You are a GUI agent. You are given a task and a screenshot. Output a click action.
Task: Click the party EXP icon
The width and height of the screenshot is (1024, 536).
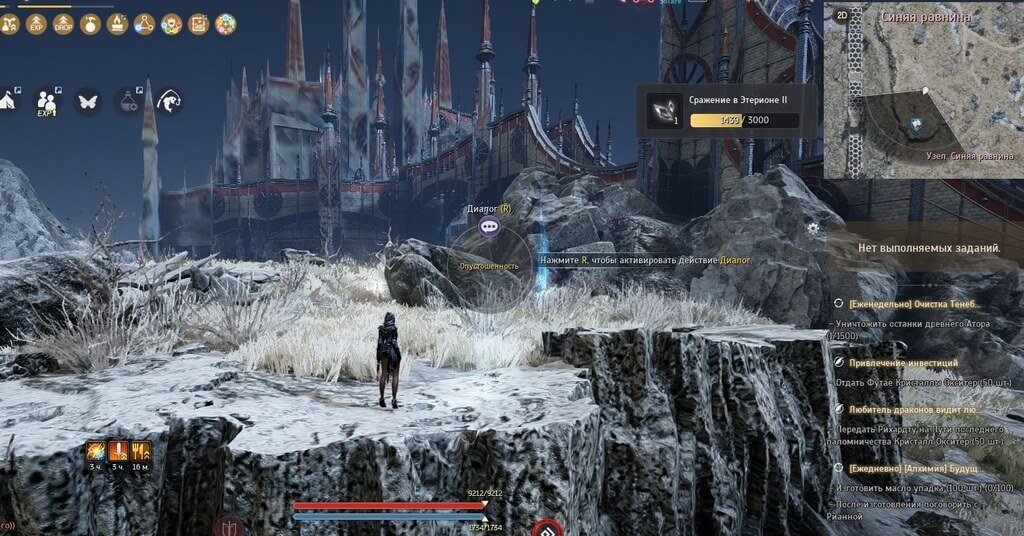click(47, 100)
